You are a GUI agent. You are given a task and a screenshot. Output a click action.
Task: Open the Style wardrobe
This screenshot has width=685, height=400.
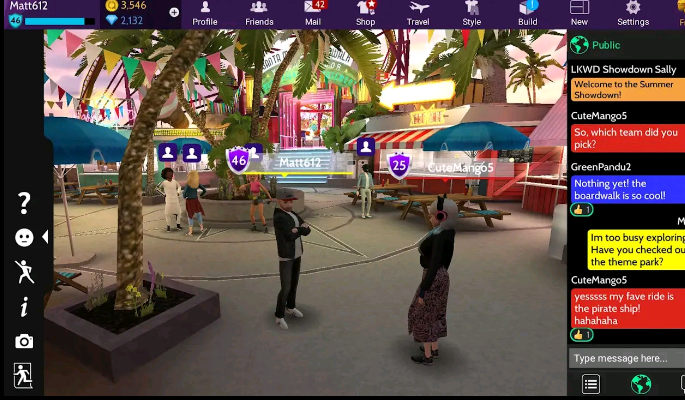(472, 13)
